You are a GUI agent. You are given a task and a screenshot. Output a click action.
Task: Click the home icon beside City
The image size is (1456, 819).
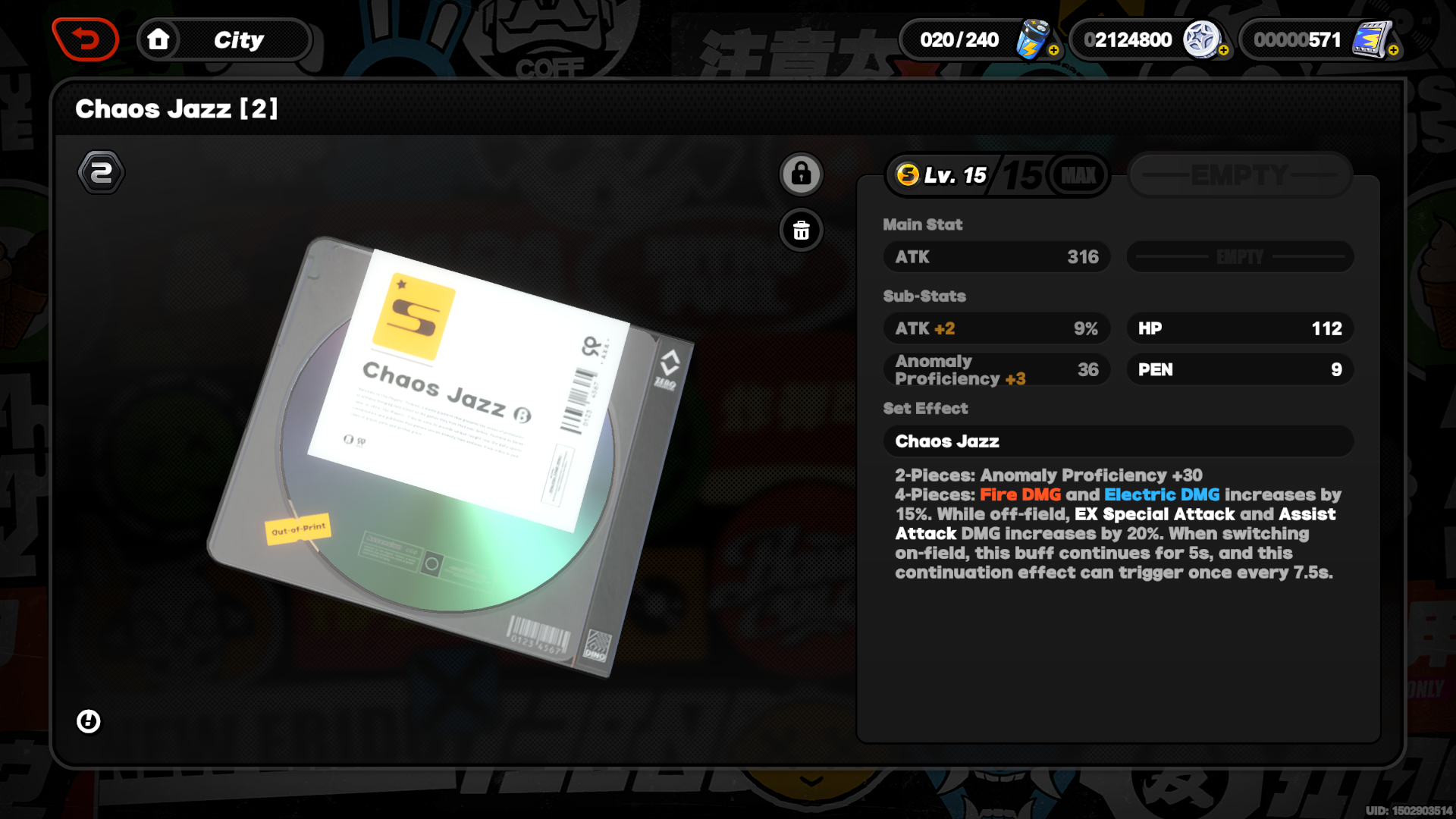(x=159, y=39)
